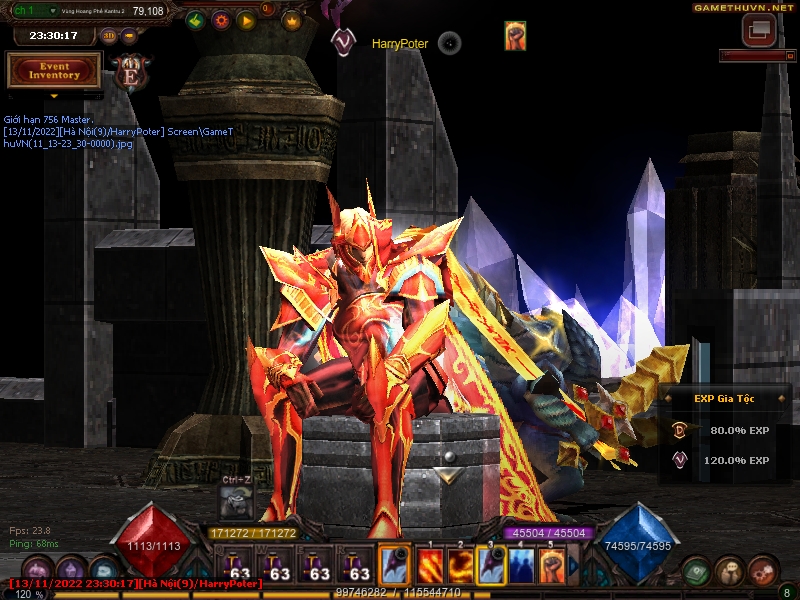Open the green book menu button
Viewport: 800px width, 600px height.
point(697,571)
